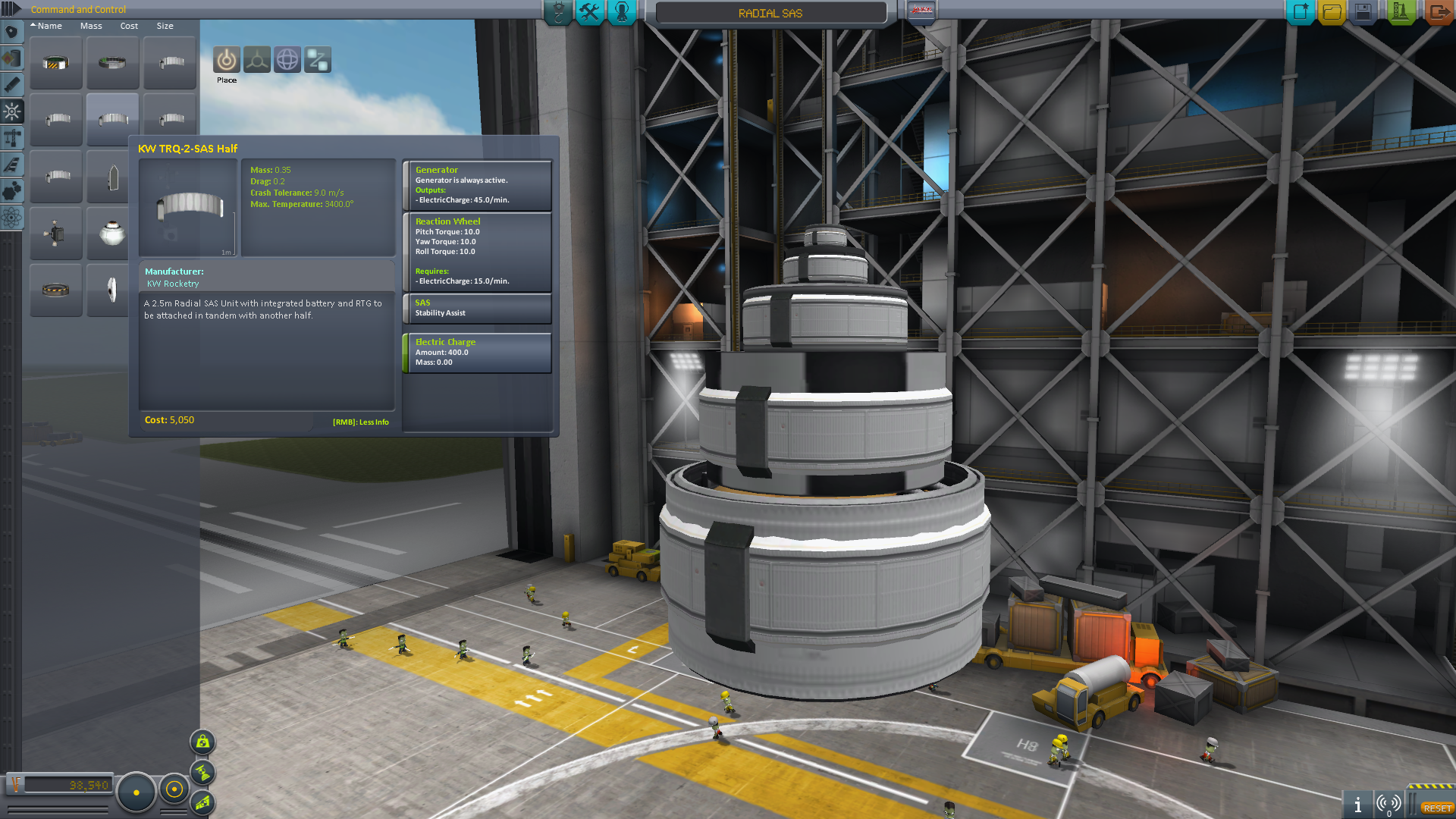Viewport: 1456px width, 819px height.
Task: Switch to the Re-Root tool
Action: point(318,60)
